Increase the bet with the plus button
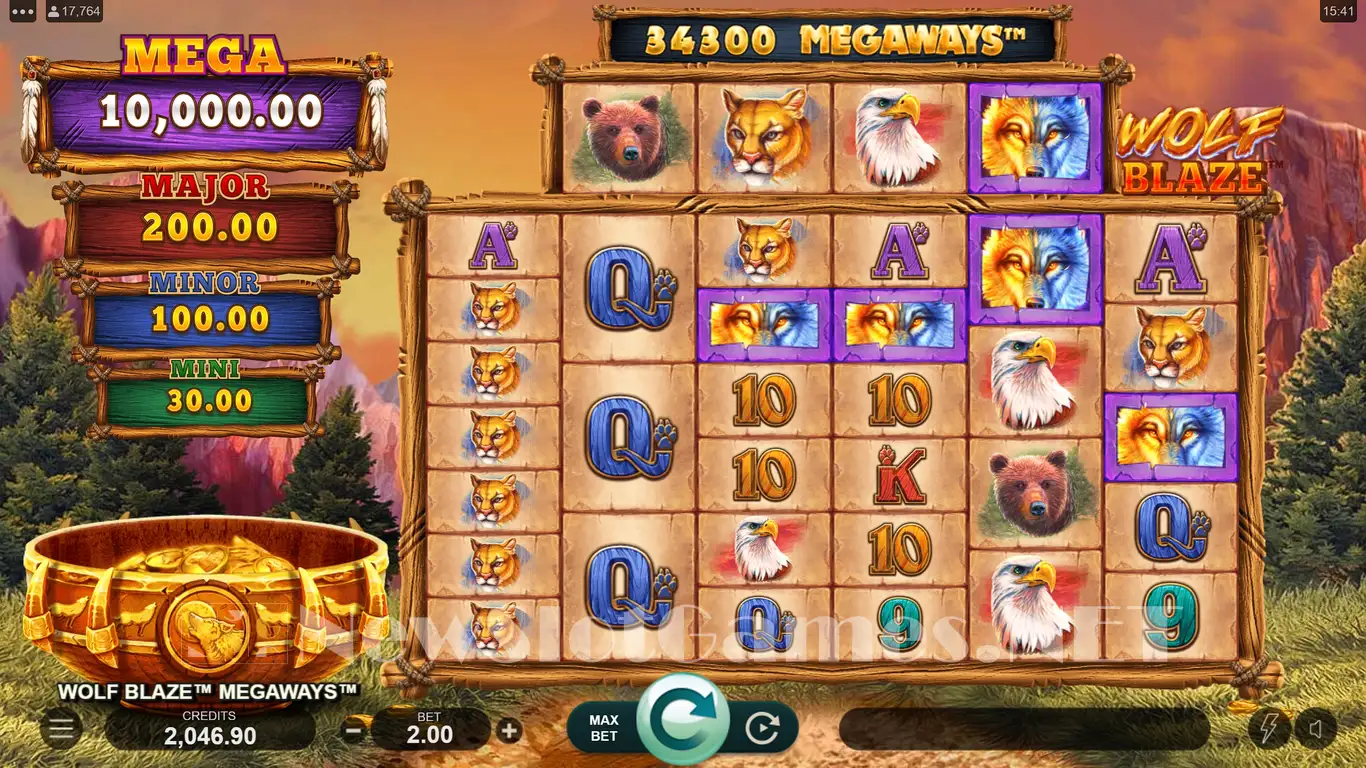The width and height of the screenshot is (1366, 768). click(x=509, y=730)
